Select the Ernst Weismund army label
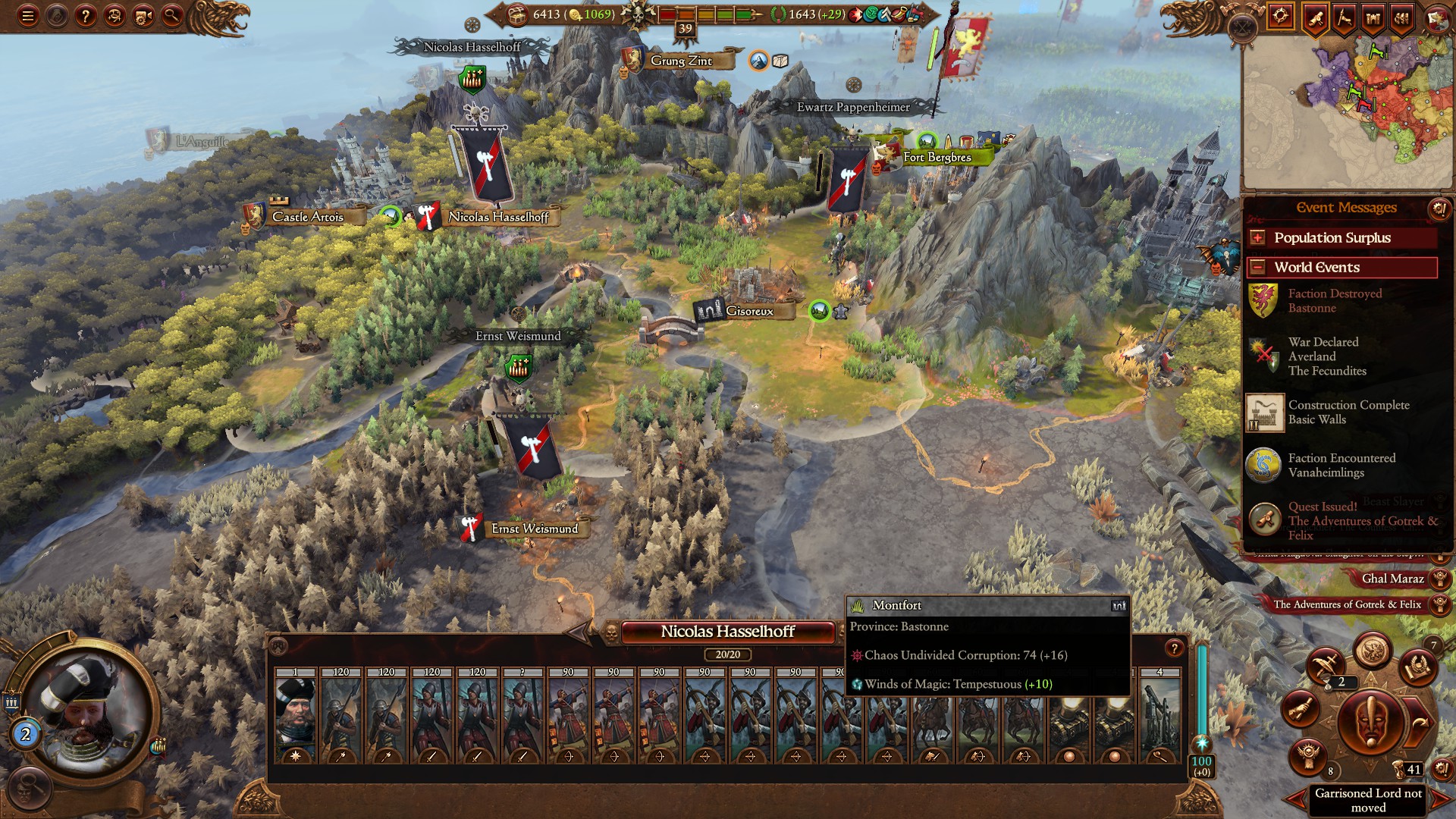 pyautogui.click(x=534, y=529)
